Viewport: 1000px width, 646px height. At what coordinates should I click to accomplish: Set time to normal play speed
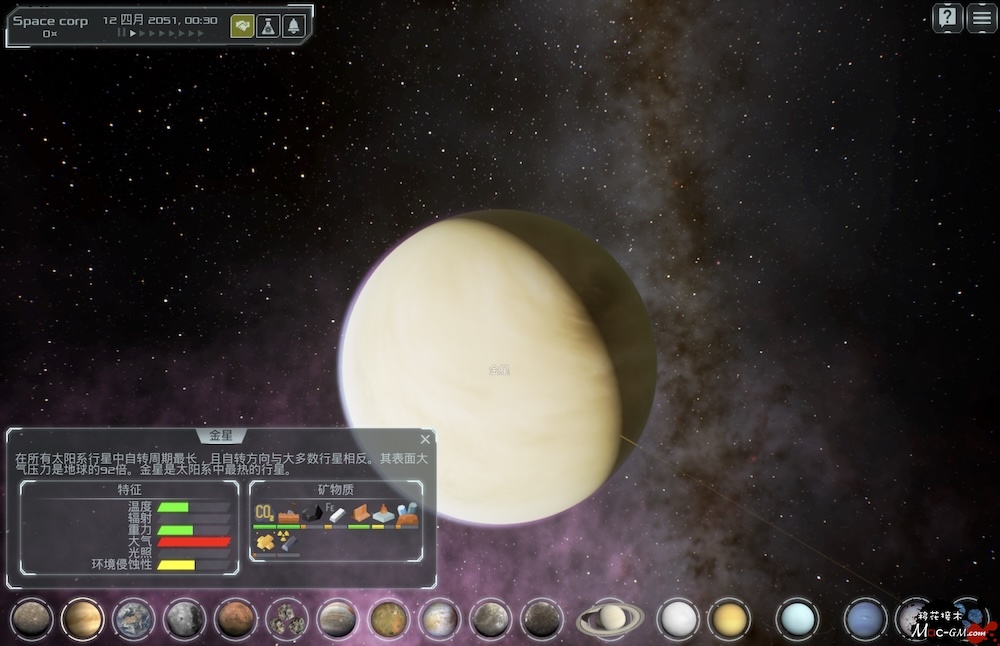coord(133,33)
